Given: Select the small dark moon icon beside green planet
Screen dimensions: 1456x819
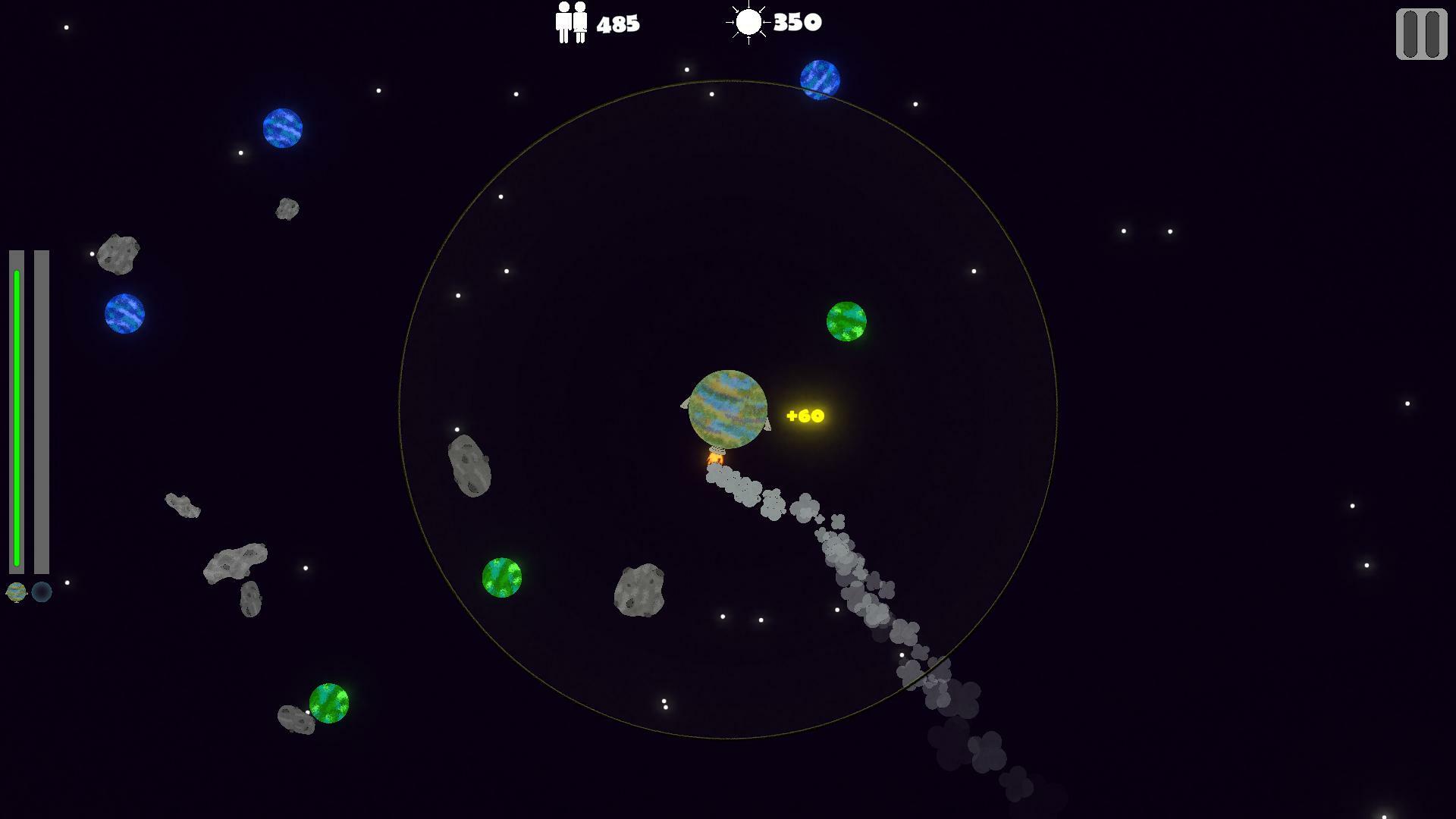Looking at the screenshot, I should coord(42,594).
